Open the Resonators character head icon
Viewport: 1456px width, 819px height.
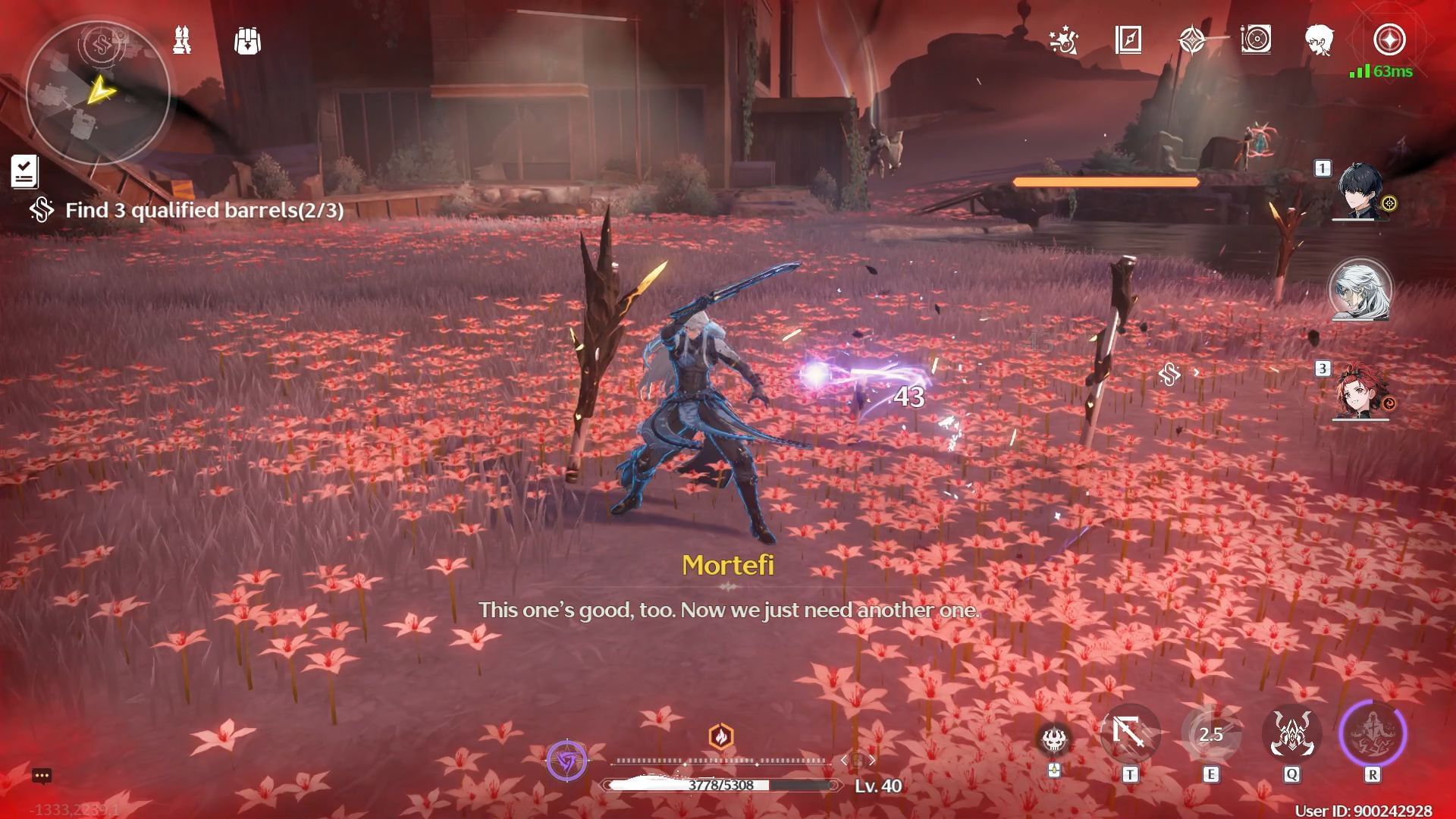[x=1319, y=40]
